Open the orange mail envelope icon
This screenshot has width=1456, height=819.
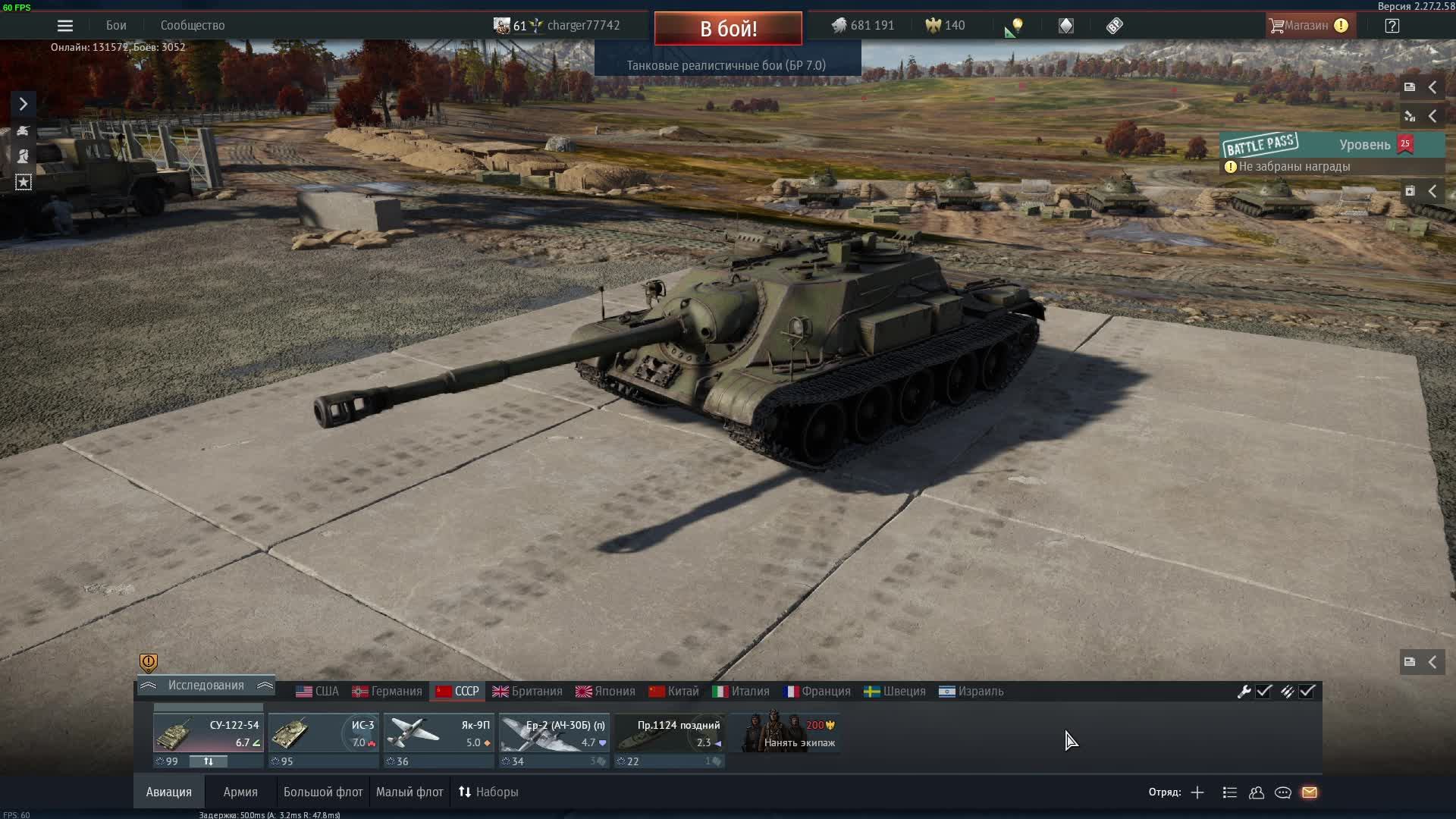click(x=1310, y=792)
